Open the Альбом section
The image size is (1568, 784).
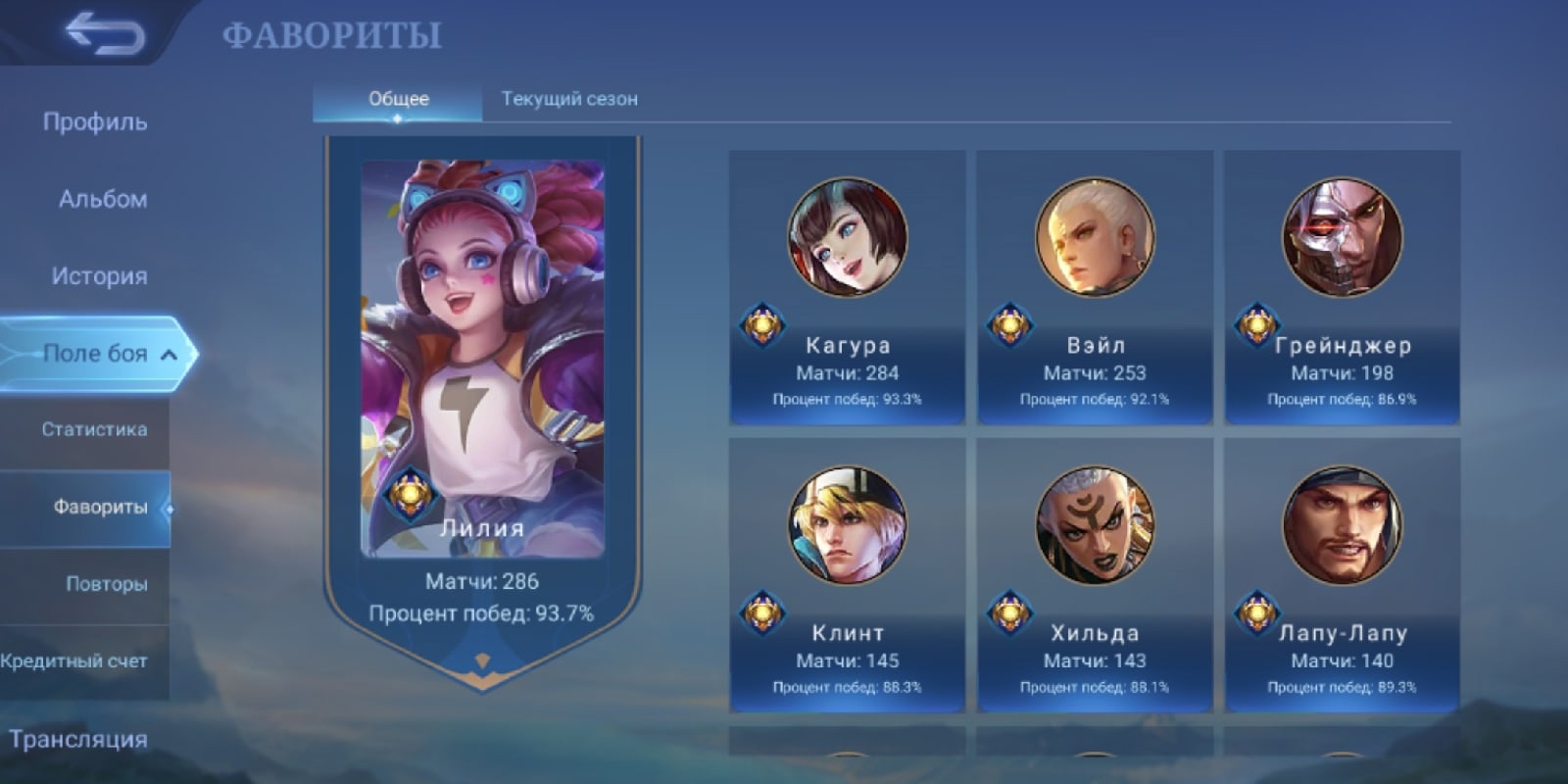click(102, 199)
